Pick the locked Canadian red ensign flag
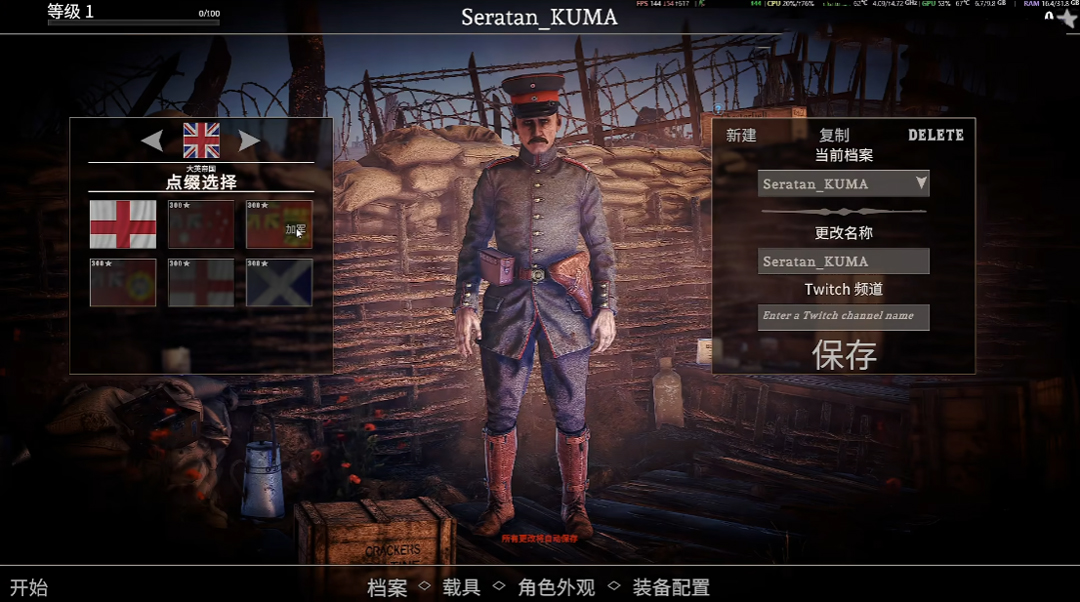This screenshot has height=602, width=1080. [x=279, y=224]
